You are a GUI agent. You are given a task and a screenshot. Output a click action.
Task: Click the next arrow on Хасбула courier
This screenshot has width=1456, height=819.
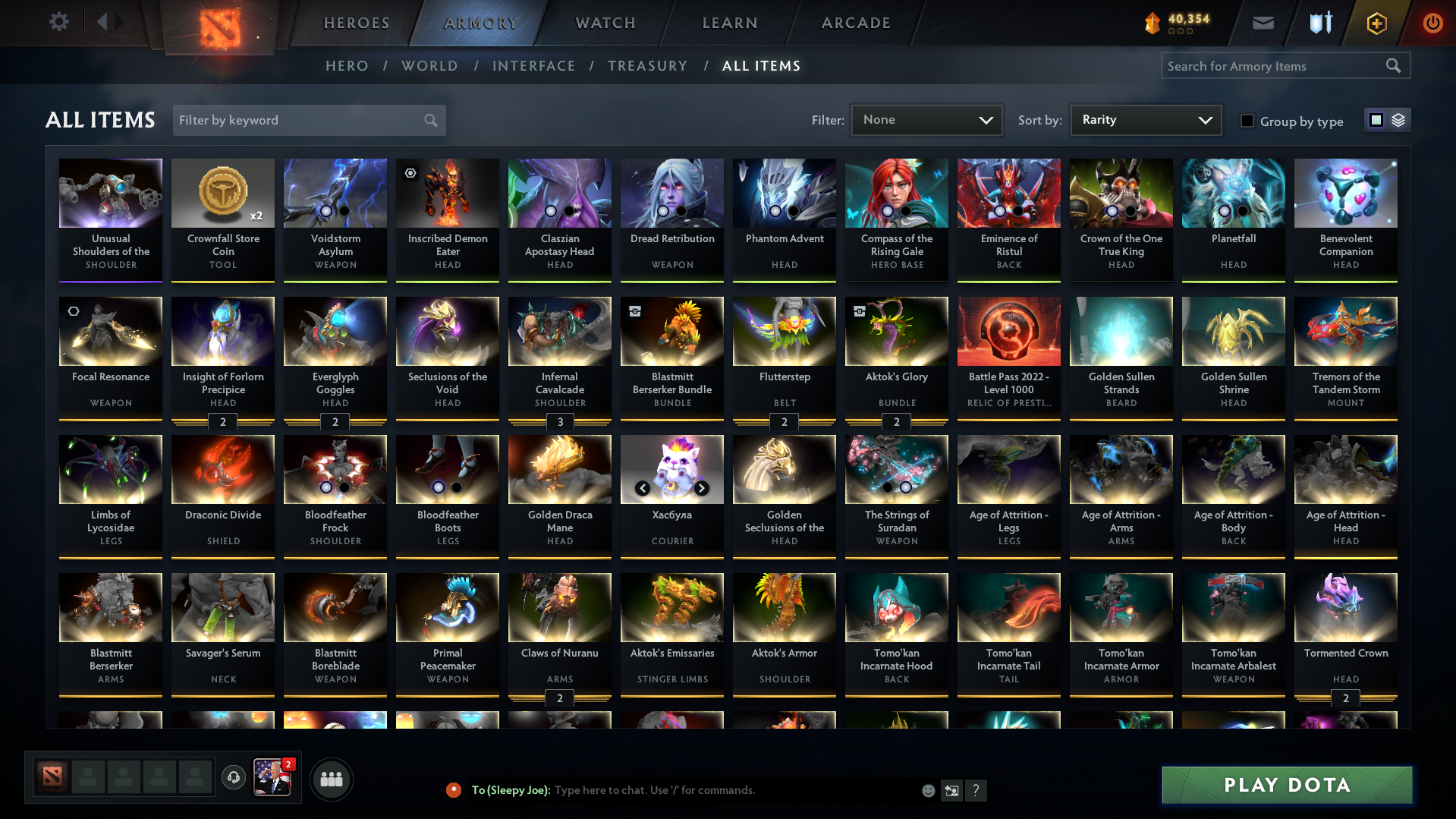pyautogui.click(x=701, y=488)
